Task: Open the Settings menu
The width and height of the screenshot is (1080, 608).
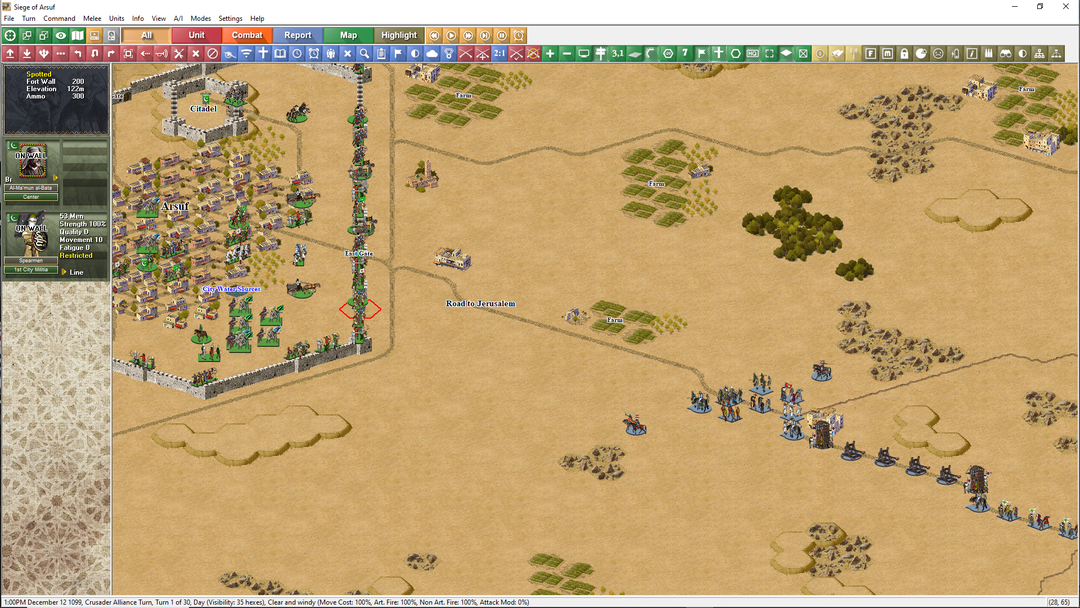Action: coord(230,18)
